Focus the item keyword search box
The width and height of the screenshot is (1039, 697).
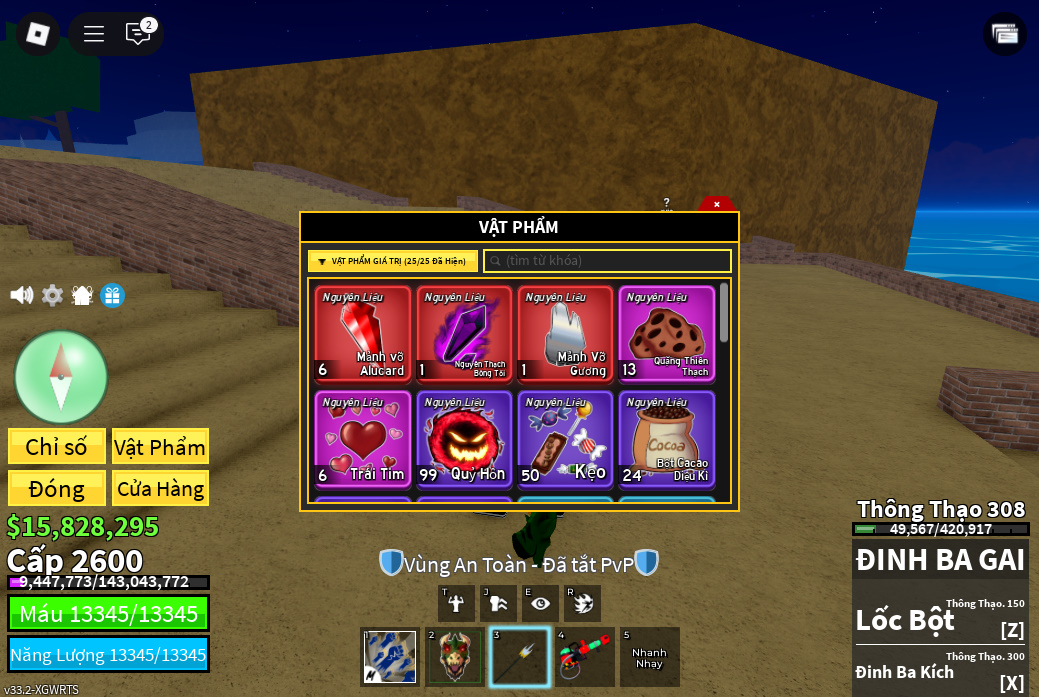(608, 261)
